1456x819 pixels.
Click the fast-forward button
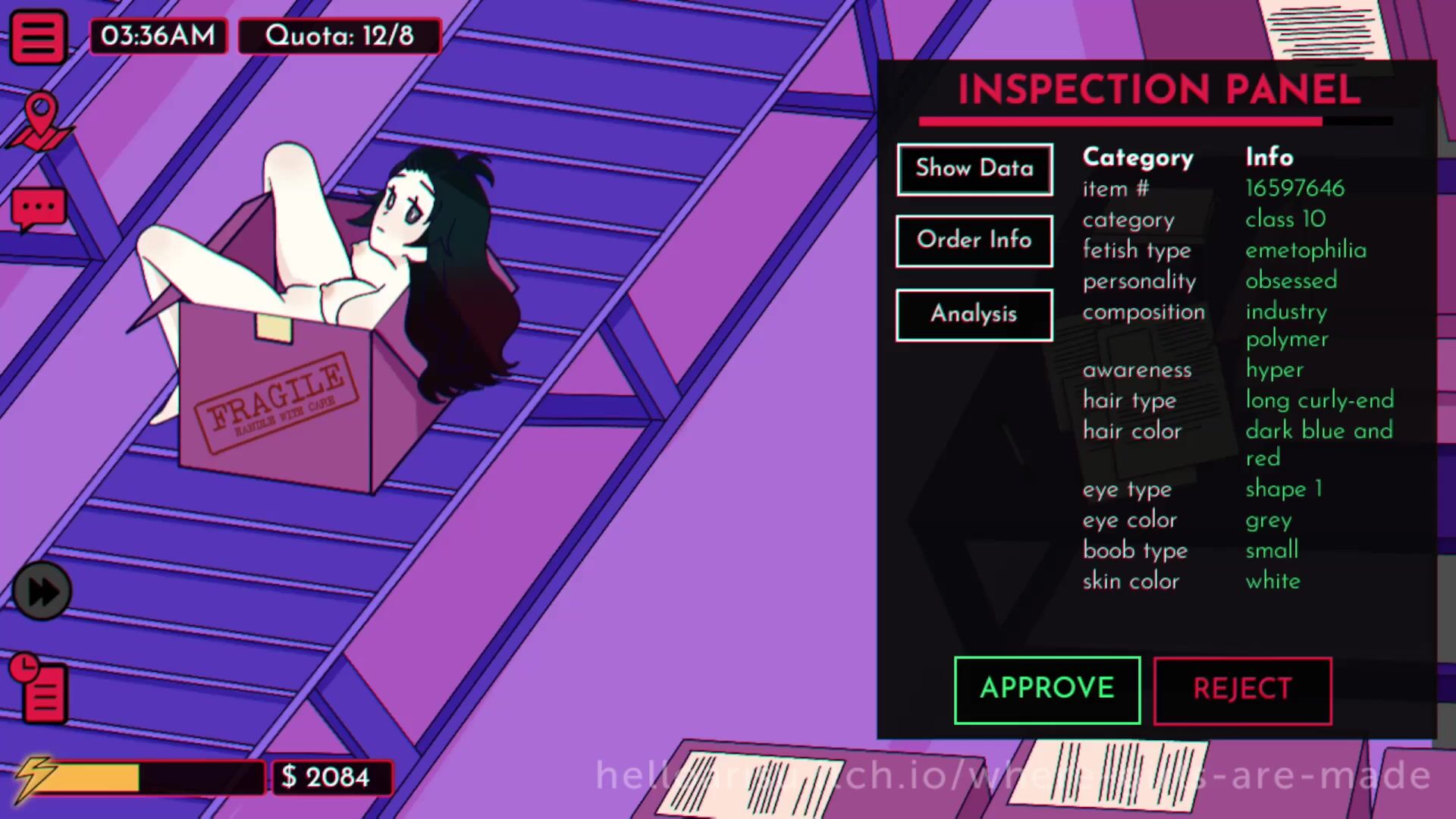tap(42, 591)
